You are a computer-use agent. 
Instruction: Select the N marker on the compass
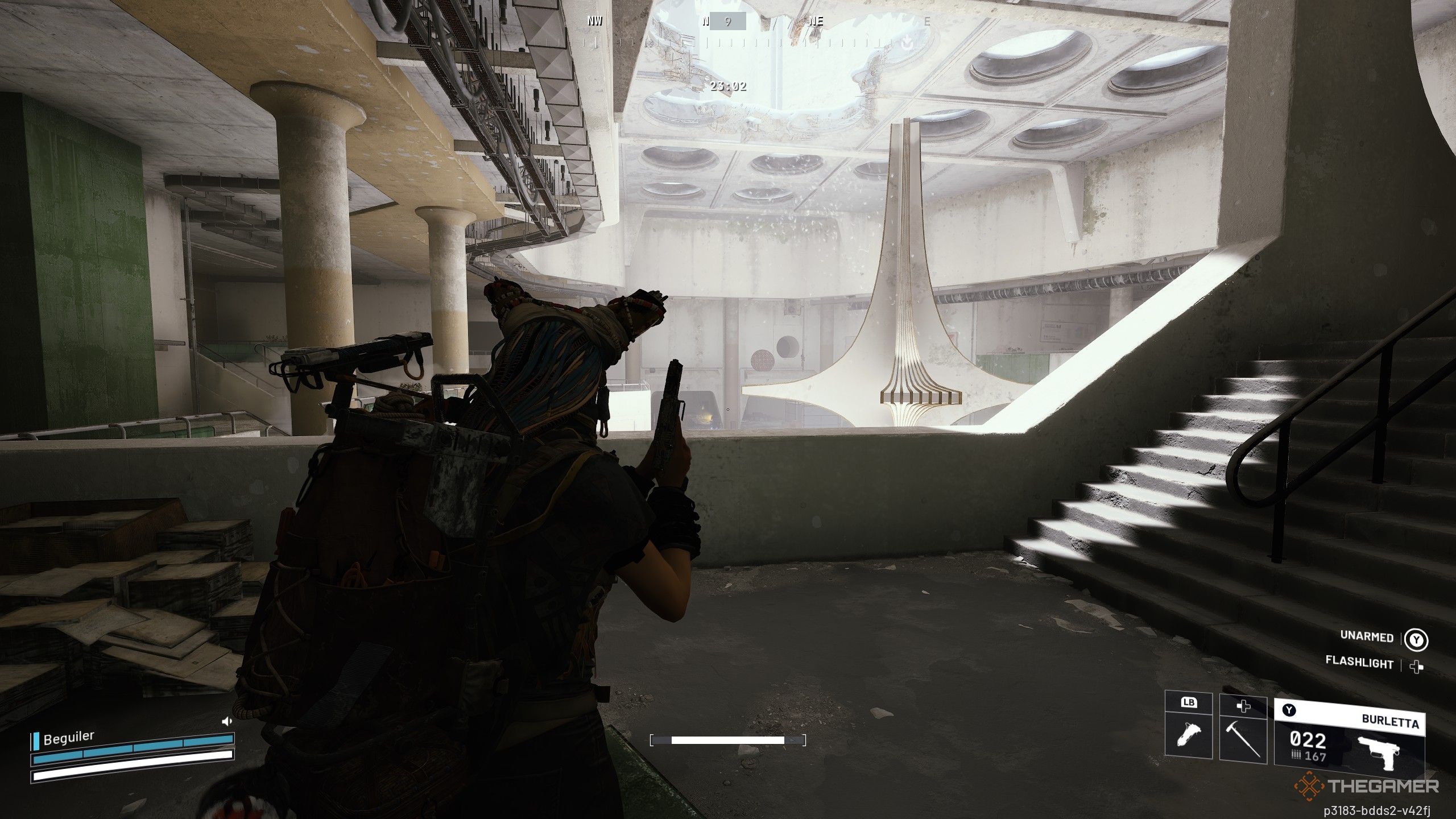(705, 22)
